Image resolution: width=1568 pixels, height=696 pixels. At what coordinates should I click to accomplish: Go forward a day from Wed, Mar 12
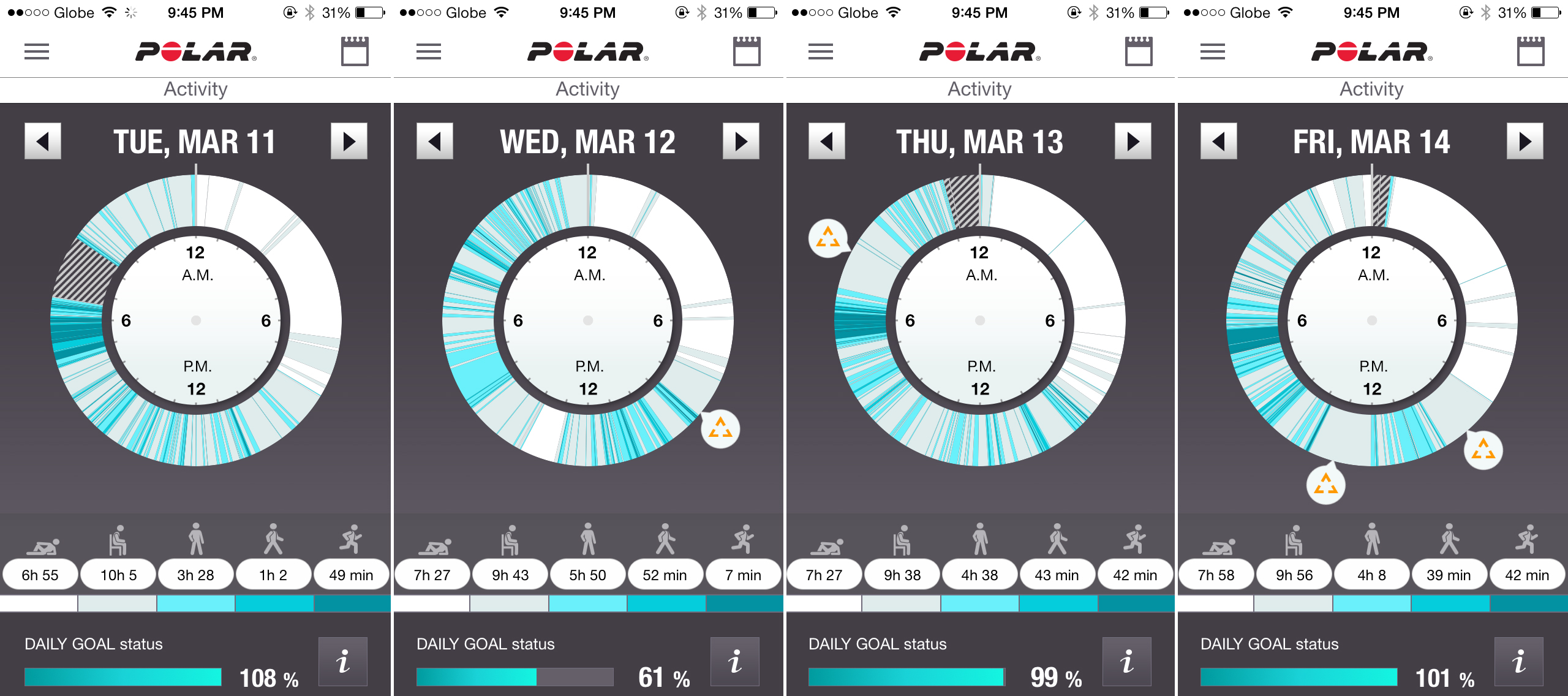tap(741, 142)
